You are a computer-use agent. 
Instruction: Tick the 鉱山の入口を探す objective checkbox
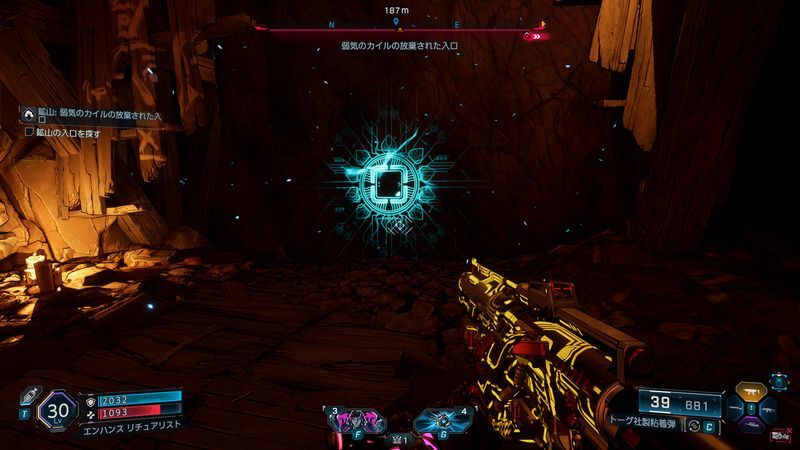(31, 132)
